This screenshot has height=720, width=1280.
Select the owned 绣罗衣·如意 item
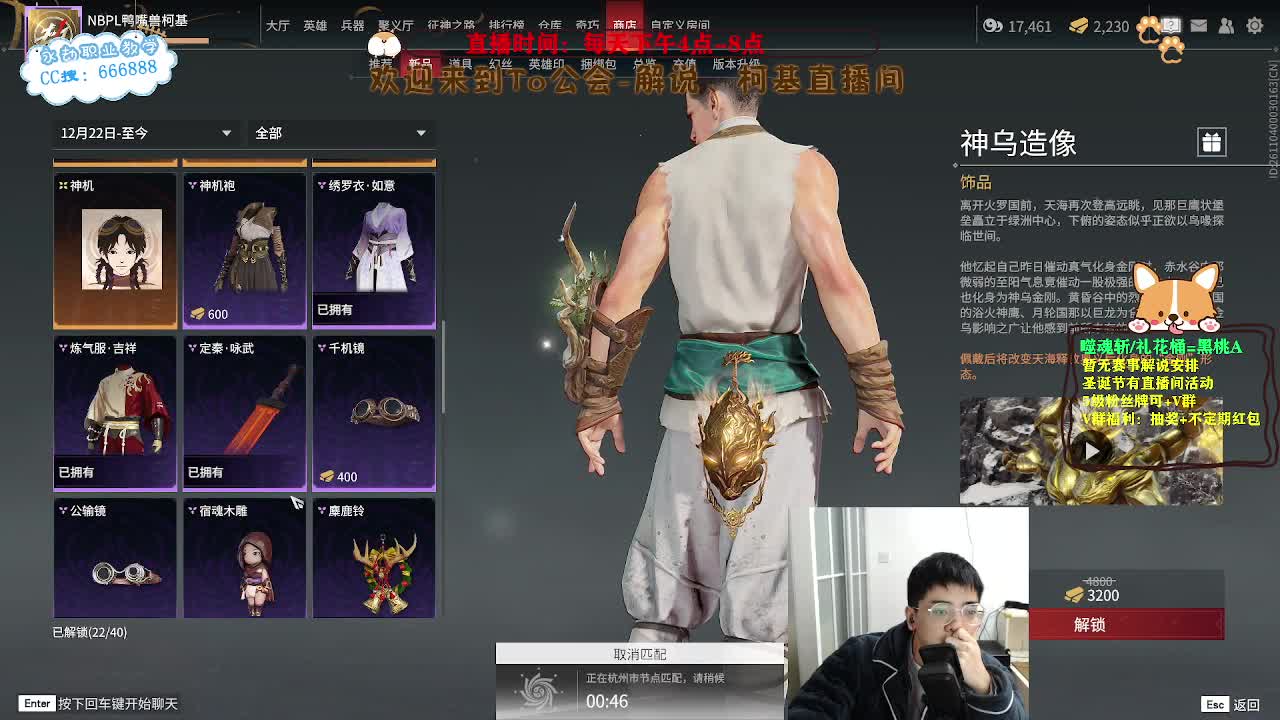click(x=373, y=245)
